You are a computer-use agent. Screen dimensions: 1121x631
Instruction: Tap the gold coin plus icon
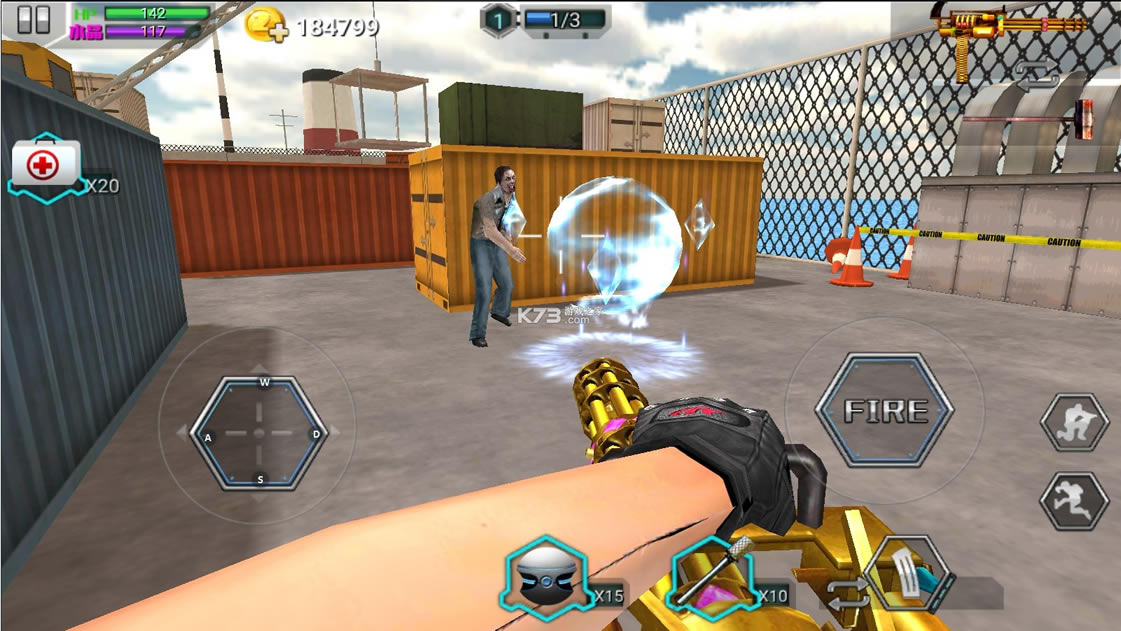(266, 25)
